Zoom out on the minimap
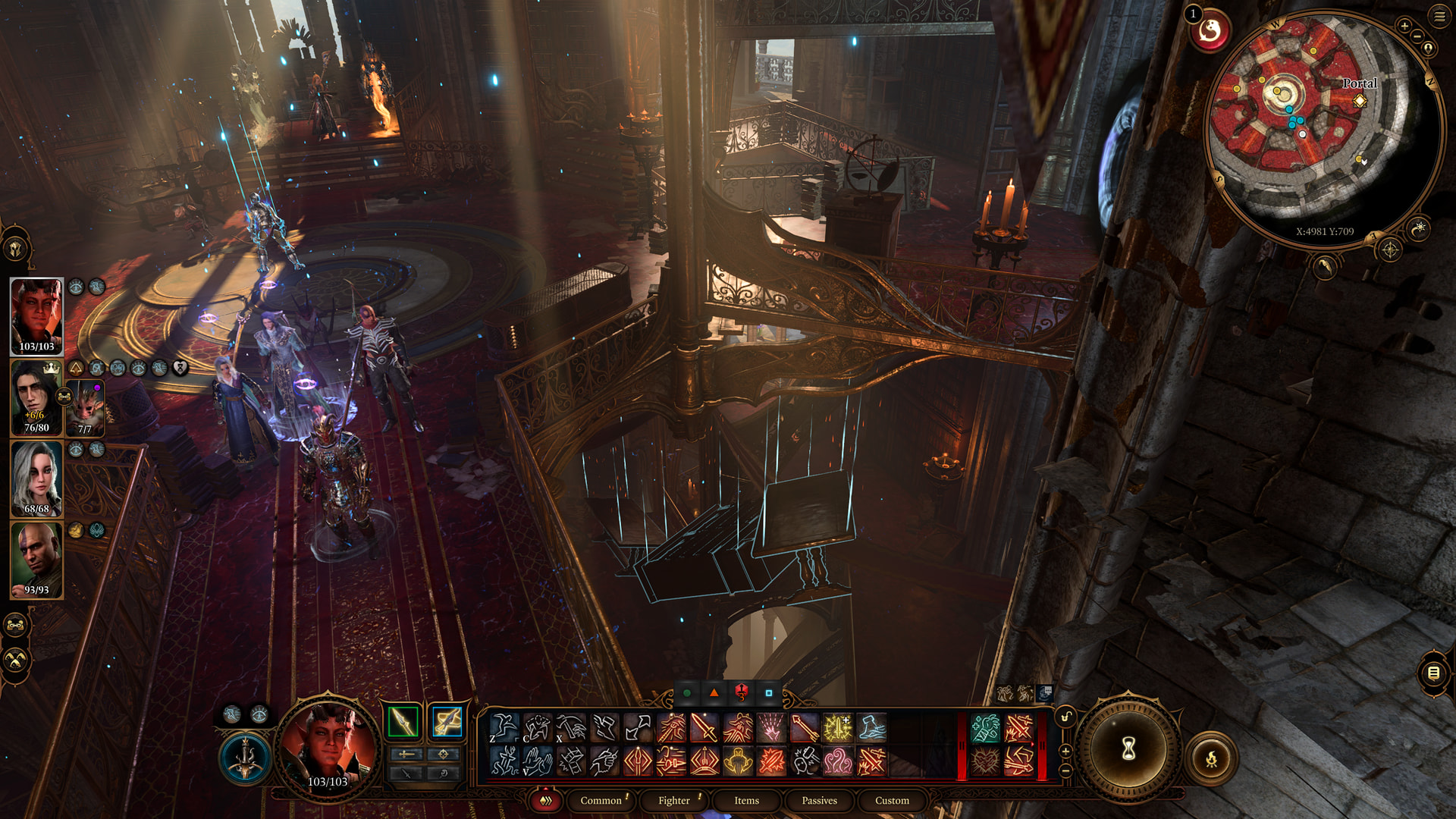Image resolution: width=1456 pixels, height=819 pixels. click(x=1417, y=36)
